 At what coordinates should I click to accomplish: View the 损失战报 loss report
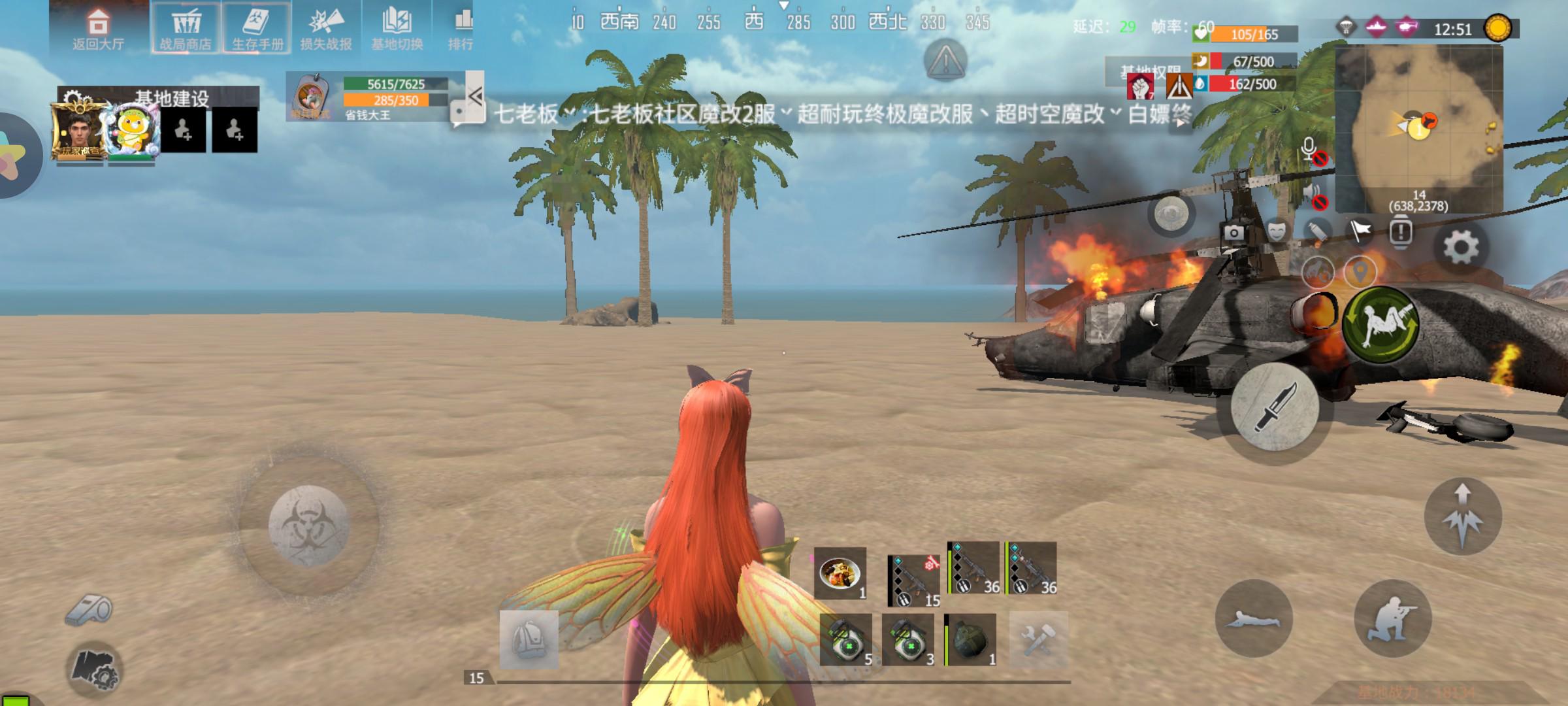tap(326, 29)
